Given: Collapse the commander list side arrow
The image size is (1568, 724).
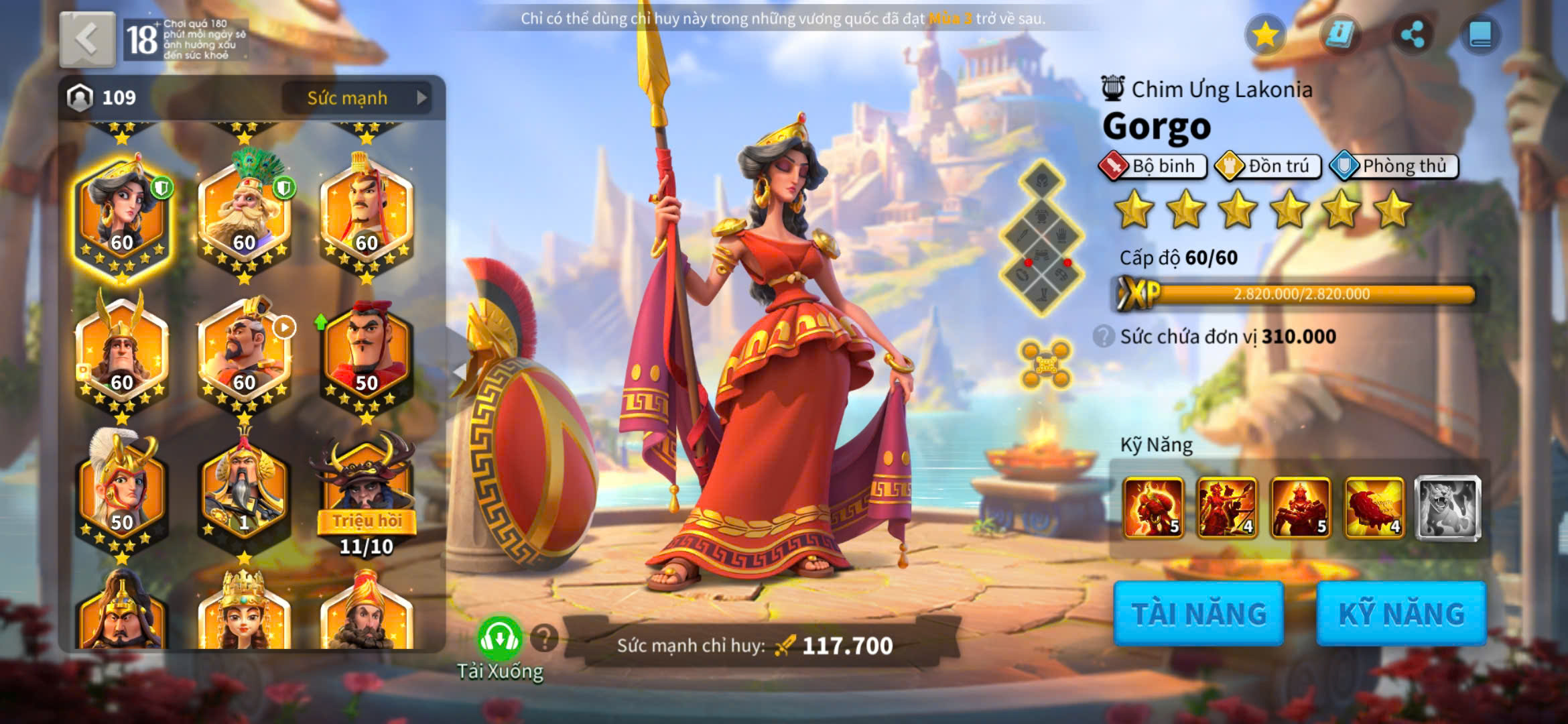Looking at the screenshot, I should (459, 371).
